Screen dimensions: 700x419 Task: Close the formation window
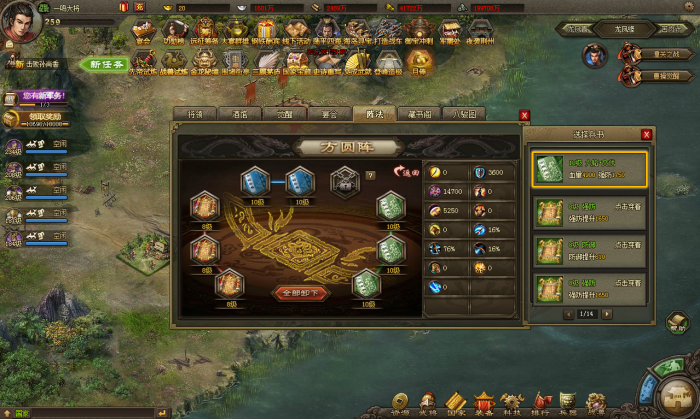pyautogui.click(x=524, y=115)
